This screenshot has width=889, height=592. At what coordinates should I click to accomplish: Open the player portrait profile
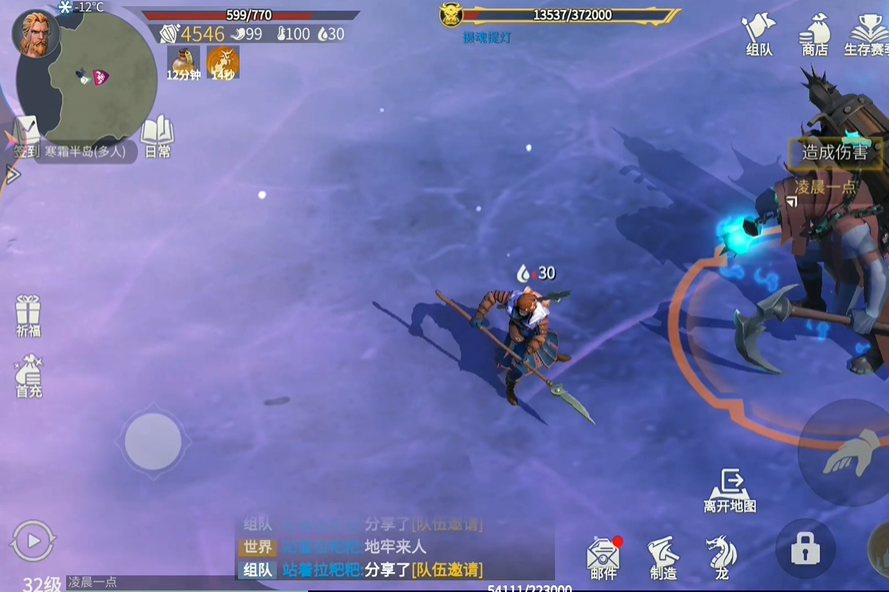tap(34, 34)
